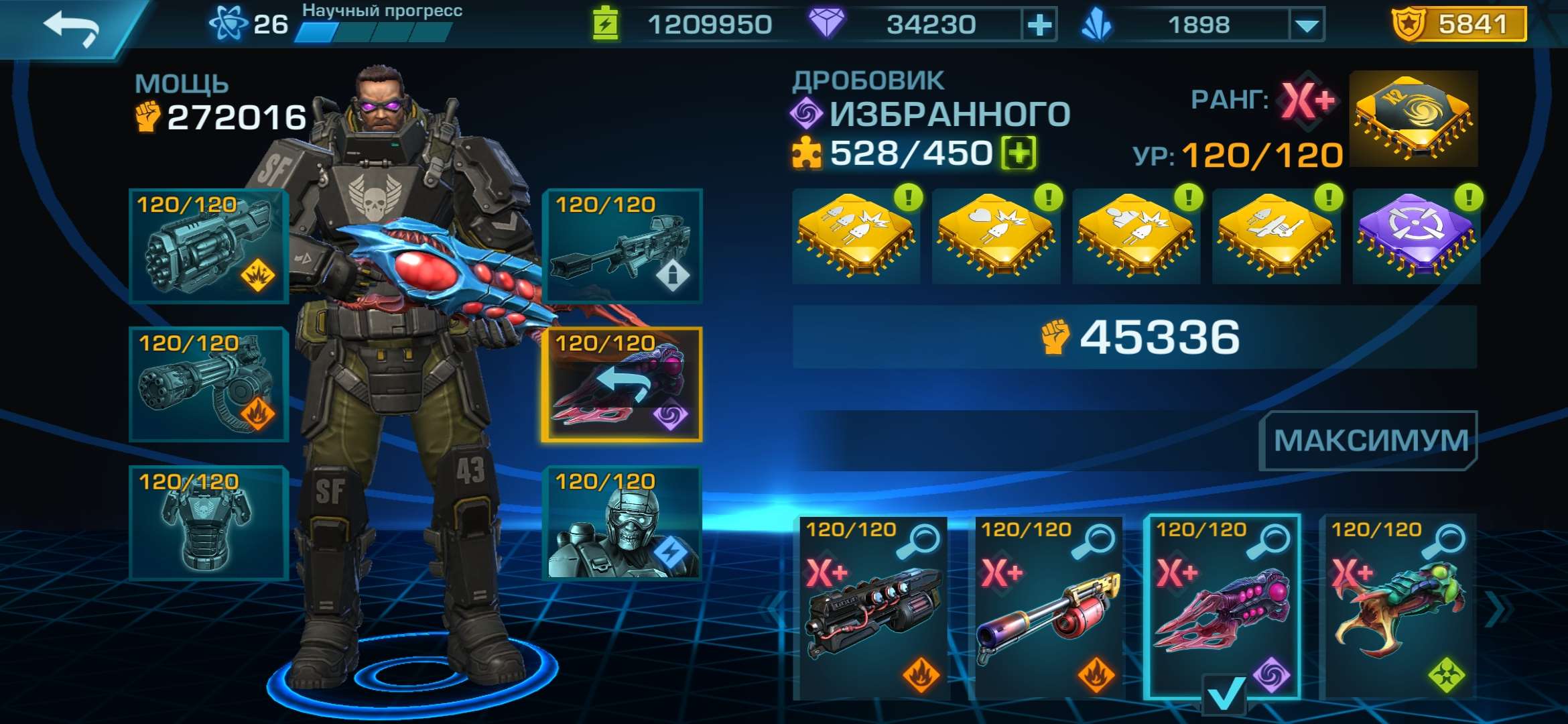Image resolution: width=1568 pixels, height=724 pixels.
Task: Add shotgun puzzle pieces with green plus
Action: pyautogui.click(x=1019, y=153)
